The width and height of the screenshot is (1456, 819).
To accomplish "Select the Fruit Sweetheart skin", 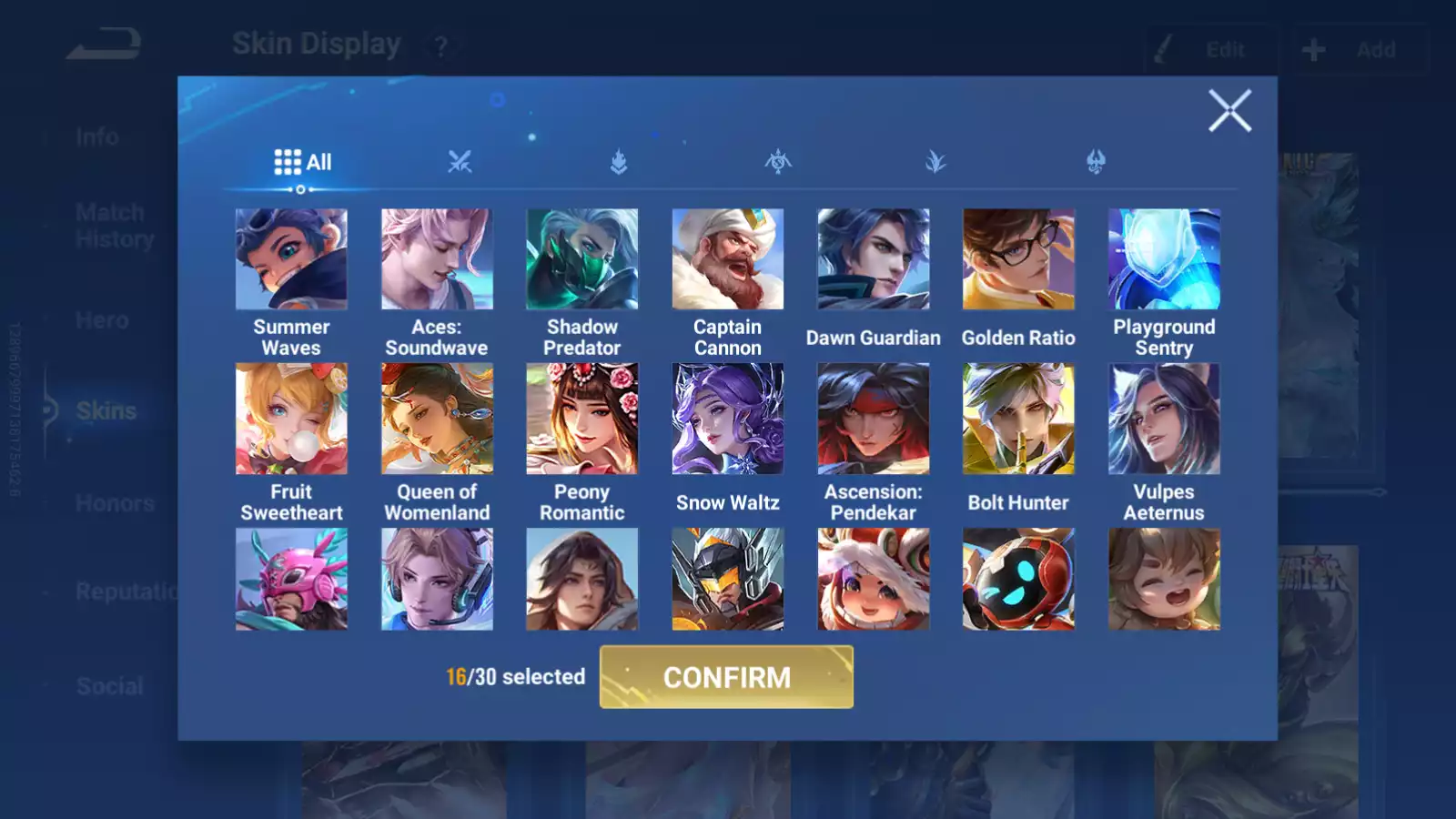I will click(291, 419).
